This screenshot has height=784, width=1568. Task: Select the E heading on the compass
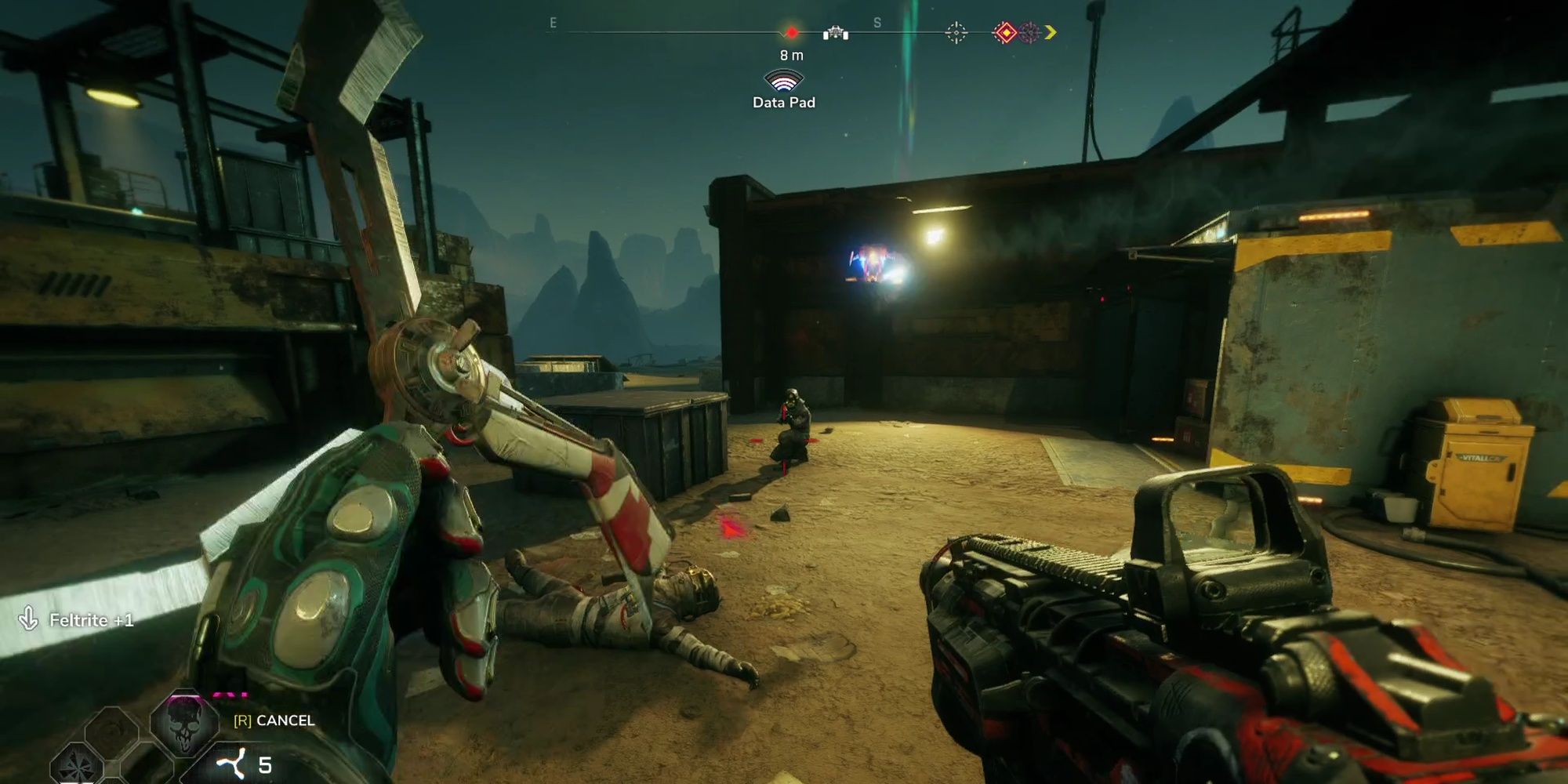553,24
